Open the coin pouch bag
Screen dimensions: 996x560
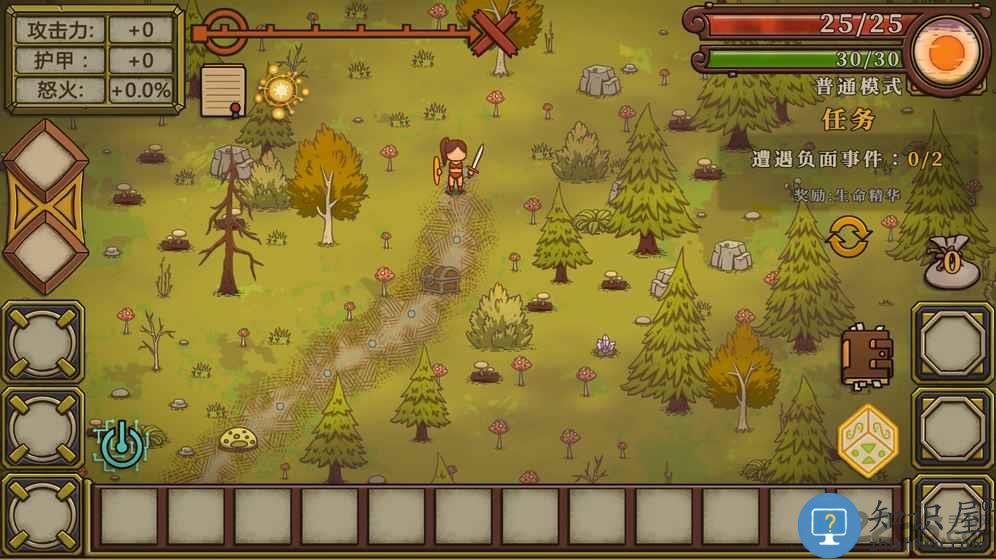click(951, 263)
